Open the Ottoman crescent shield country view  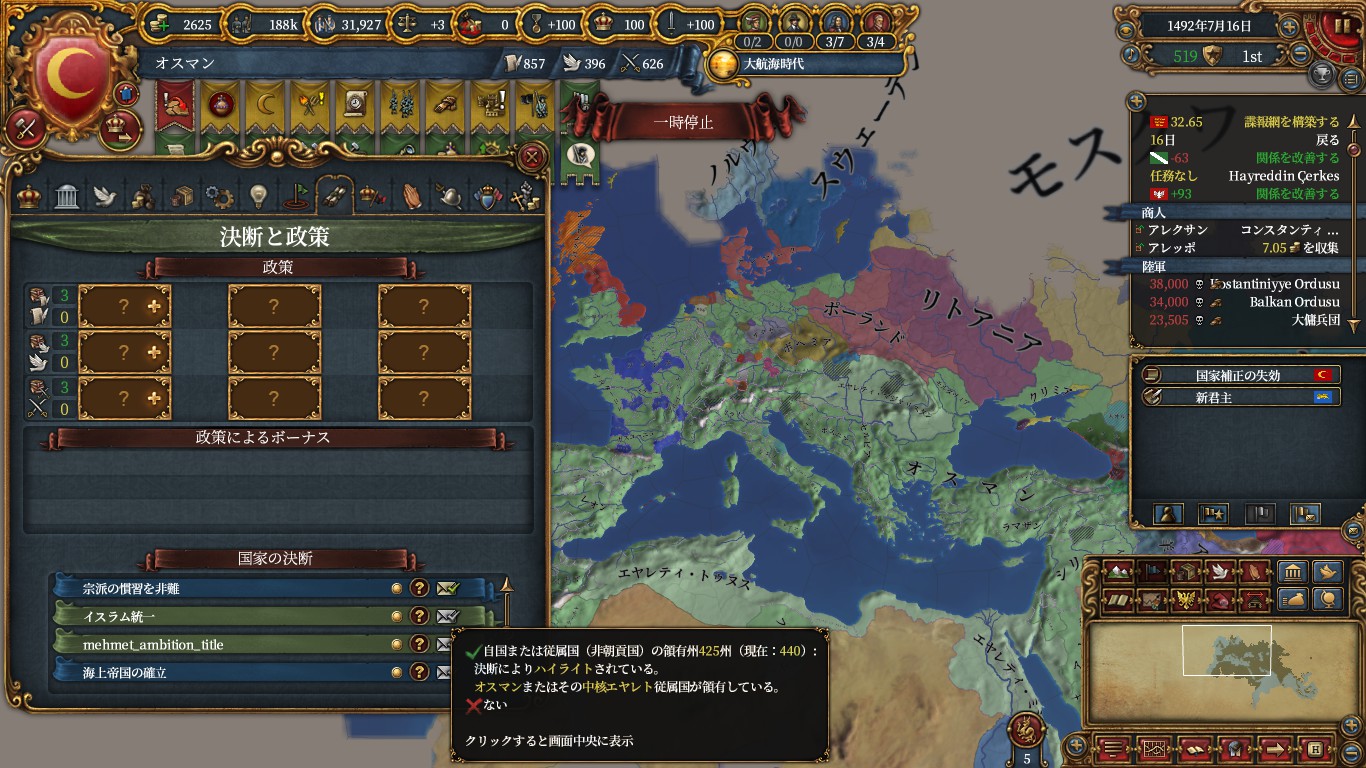pos(70,80)
